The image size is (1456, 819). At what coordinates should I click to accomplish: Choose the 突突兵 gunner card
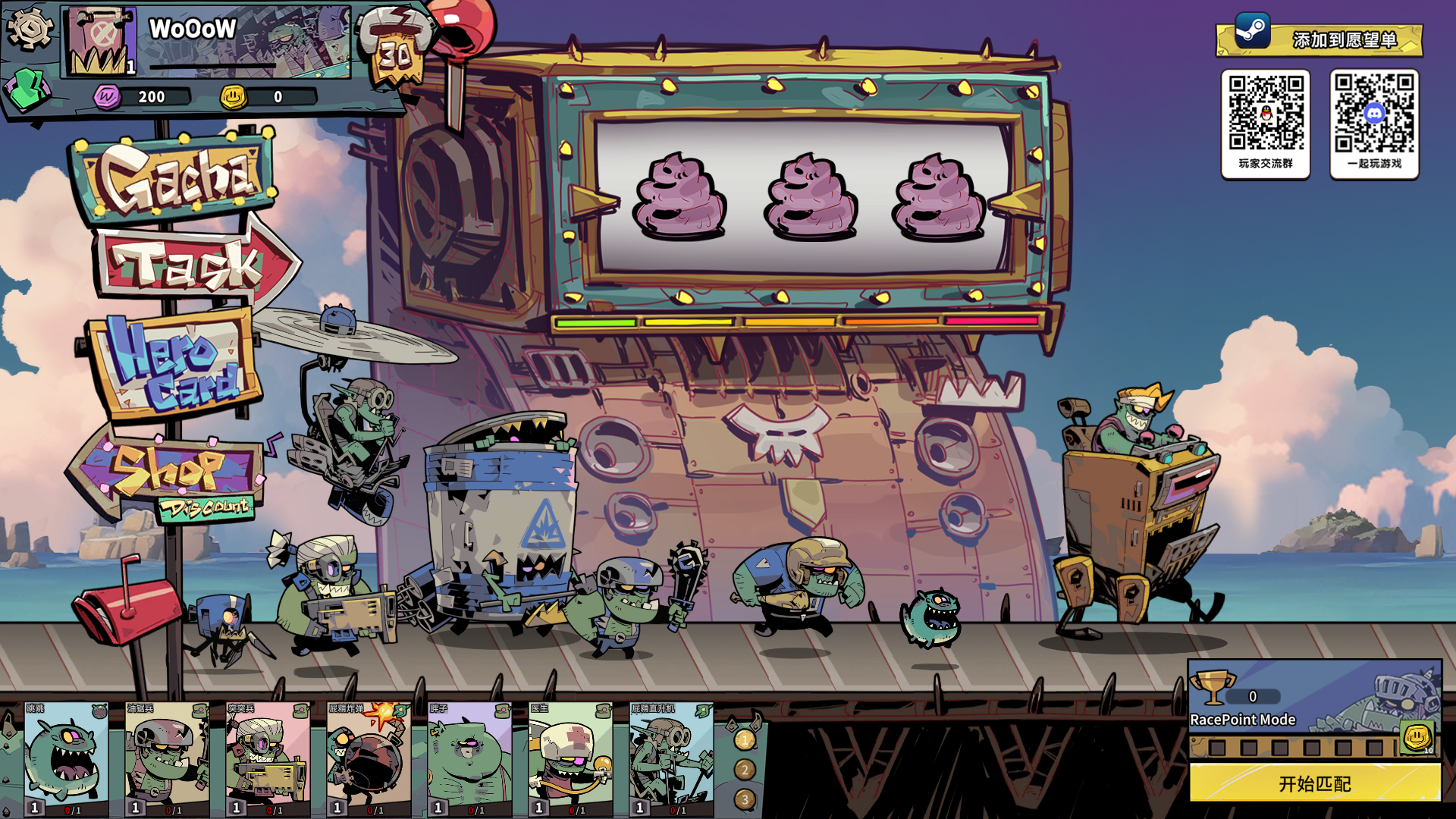[268, 759]
